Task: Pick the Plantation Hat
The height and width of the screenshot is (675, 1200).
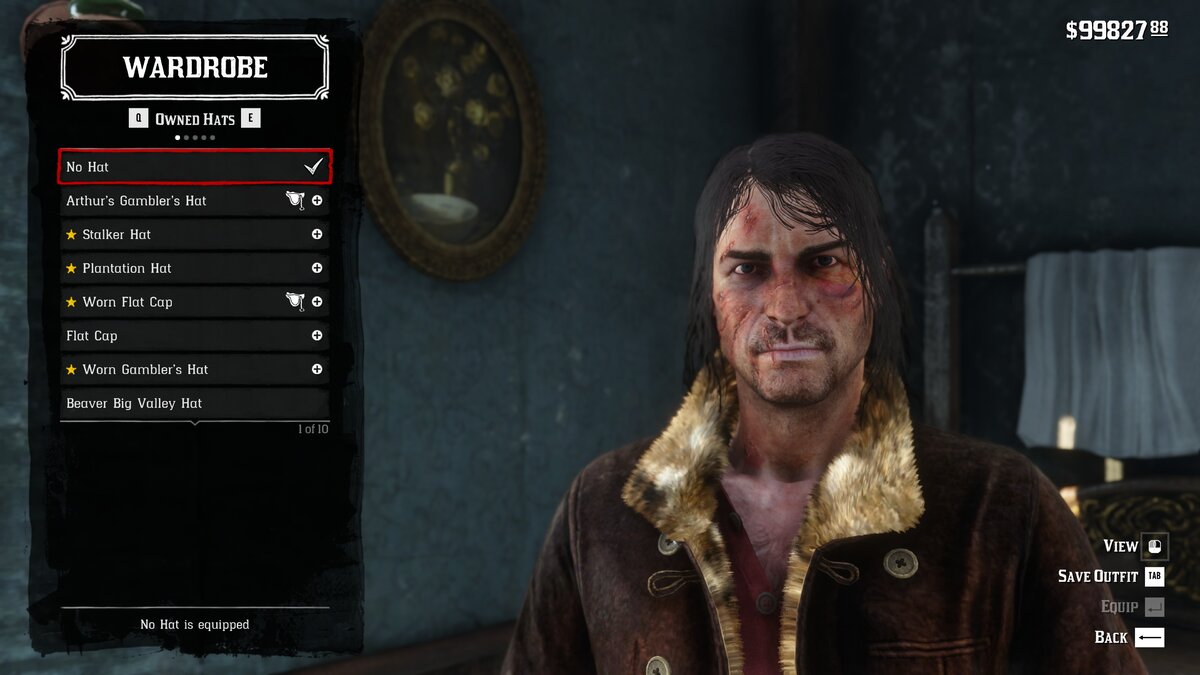Action: coord(170,268)
